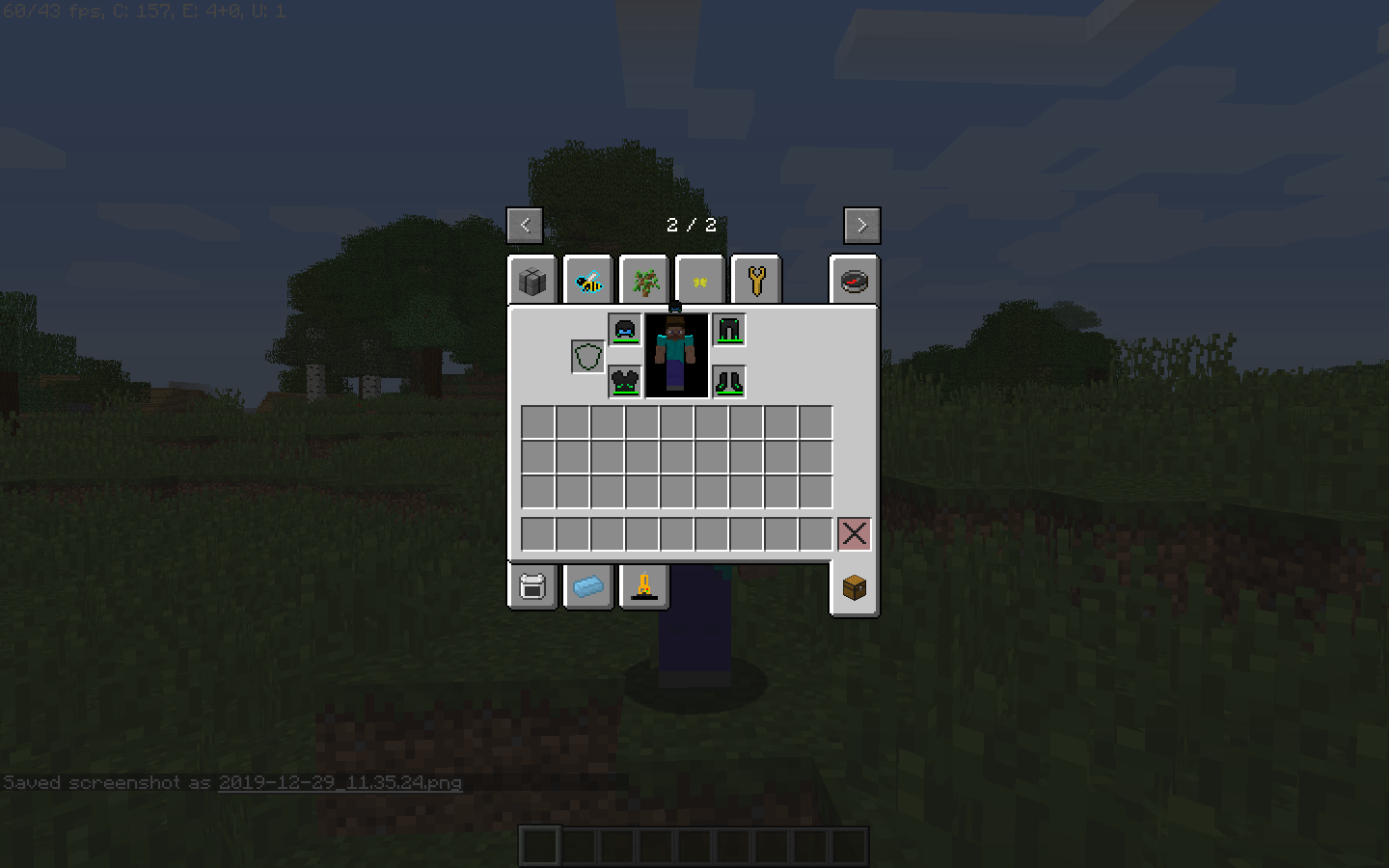This screenshot has width=1389, height=868.
Task: Click the red X destroy item button
Action: click(x=854, y=533)
